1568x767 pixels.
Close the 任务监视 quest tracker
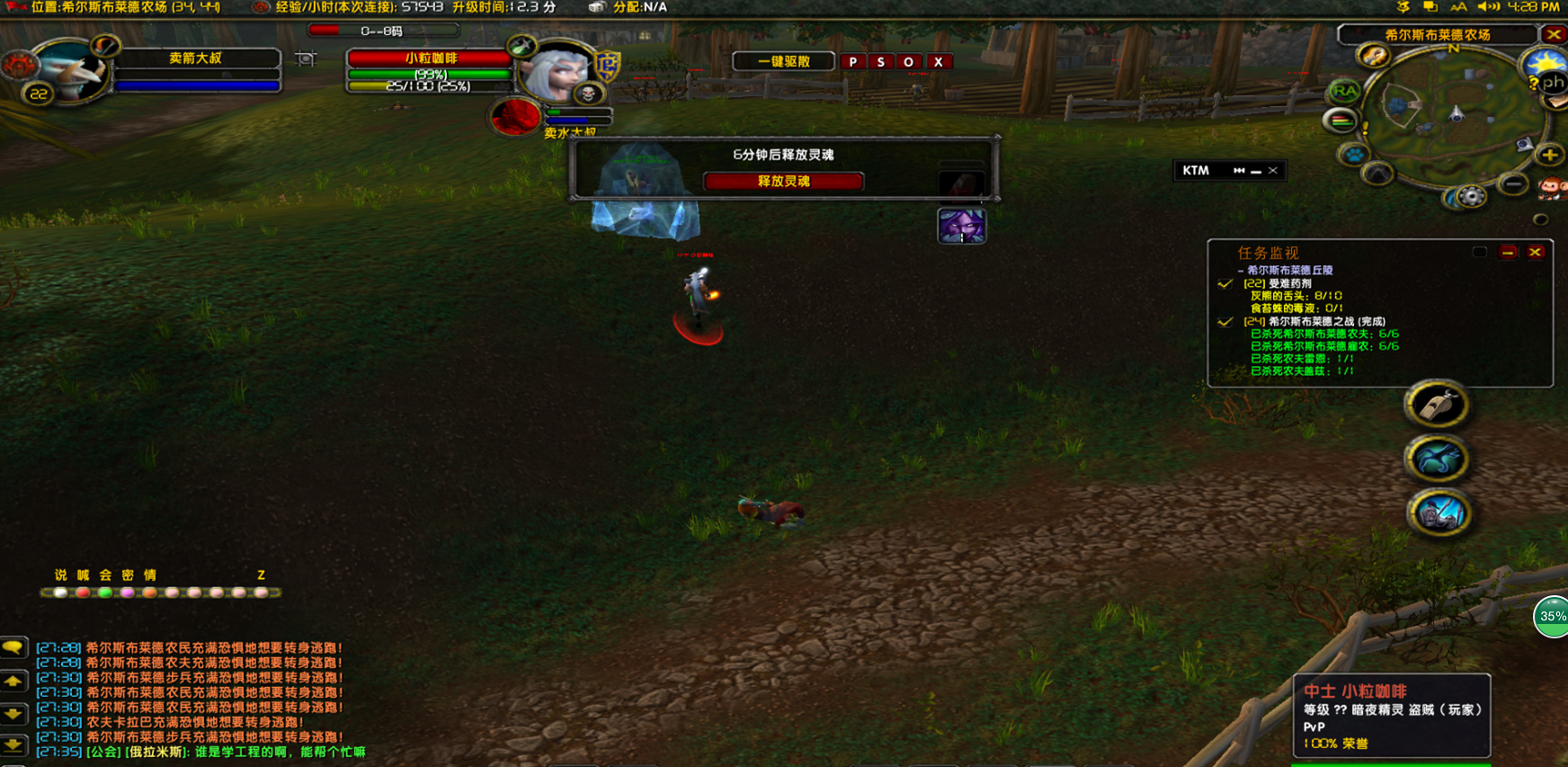point(1536,253)
